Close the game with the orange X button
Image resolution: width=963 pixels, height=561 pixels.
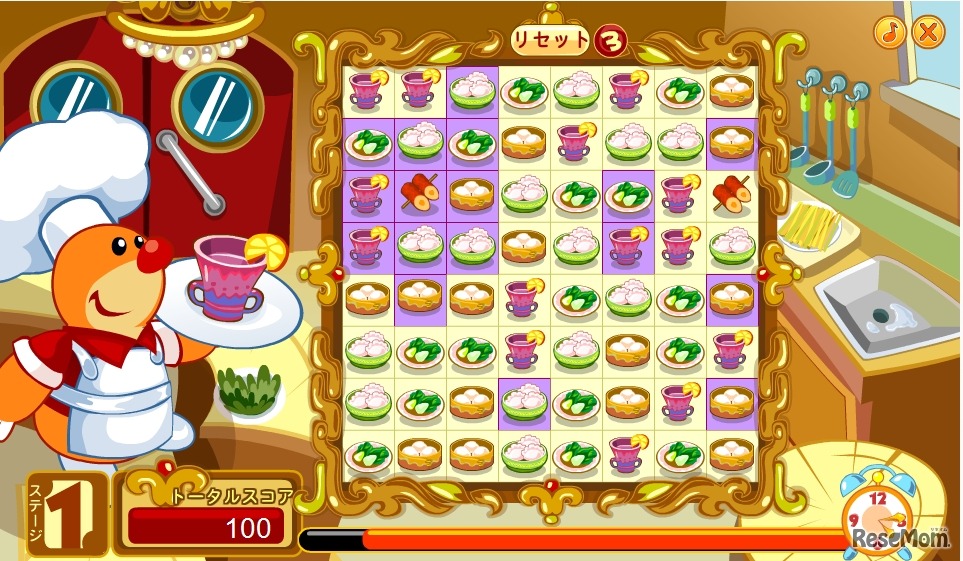tap(928, 32)
